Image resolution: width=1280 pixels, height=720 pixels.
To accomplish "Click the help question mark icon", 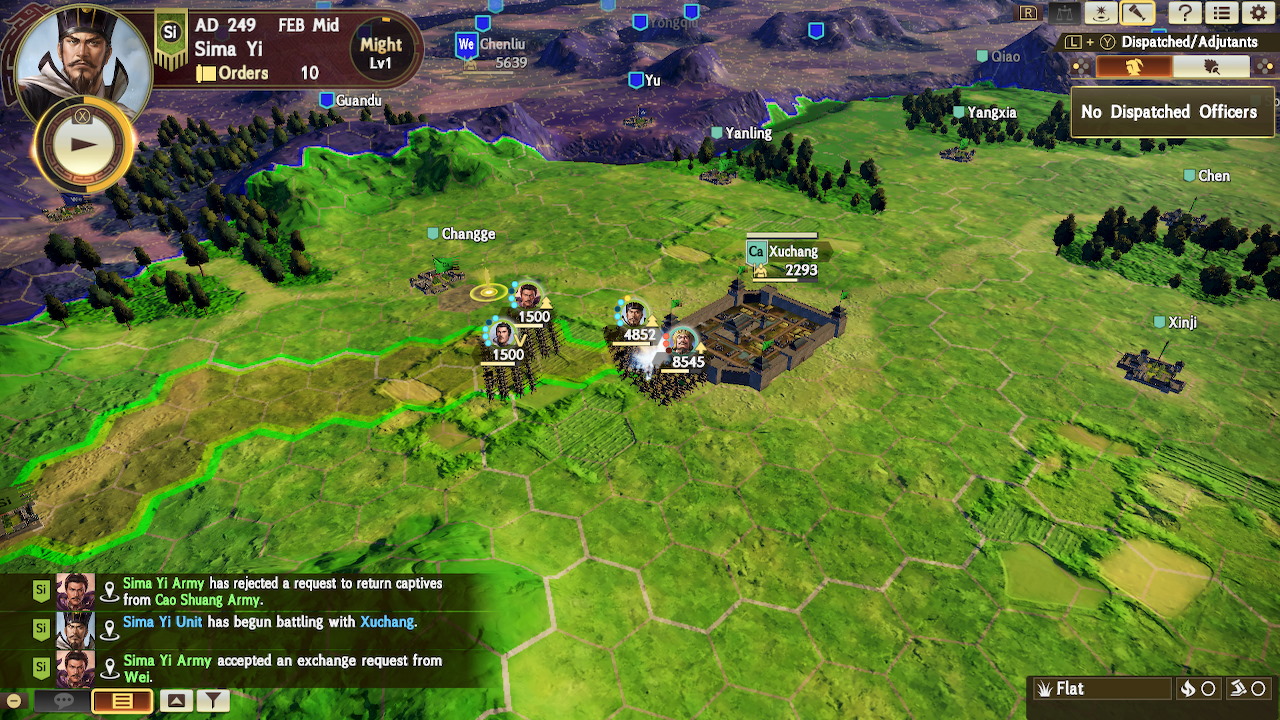I will coord(1185,13).
